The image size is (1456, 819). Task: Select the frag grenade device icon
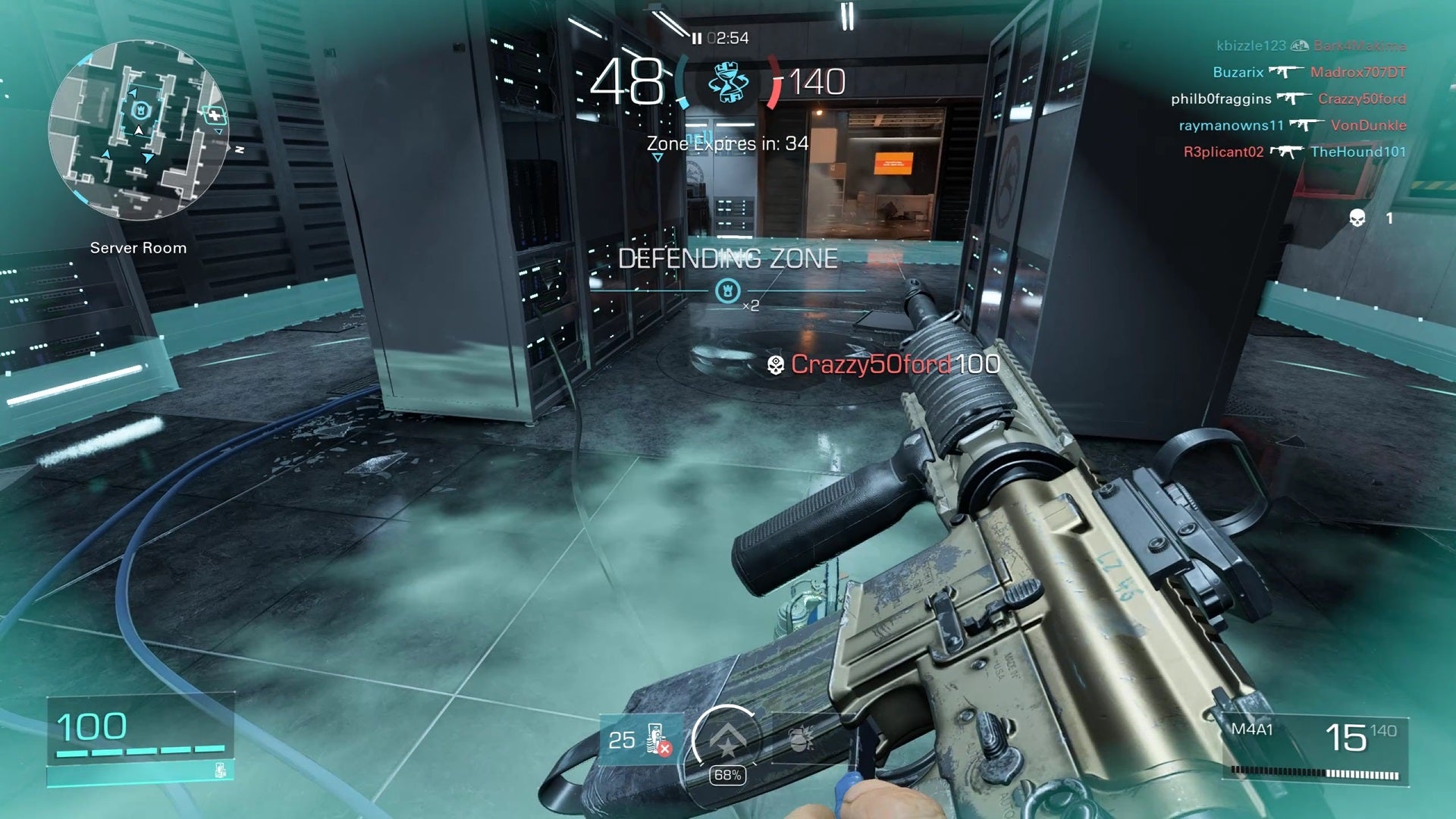click(x=799, y=739)
